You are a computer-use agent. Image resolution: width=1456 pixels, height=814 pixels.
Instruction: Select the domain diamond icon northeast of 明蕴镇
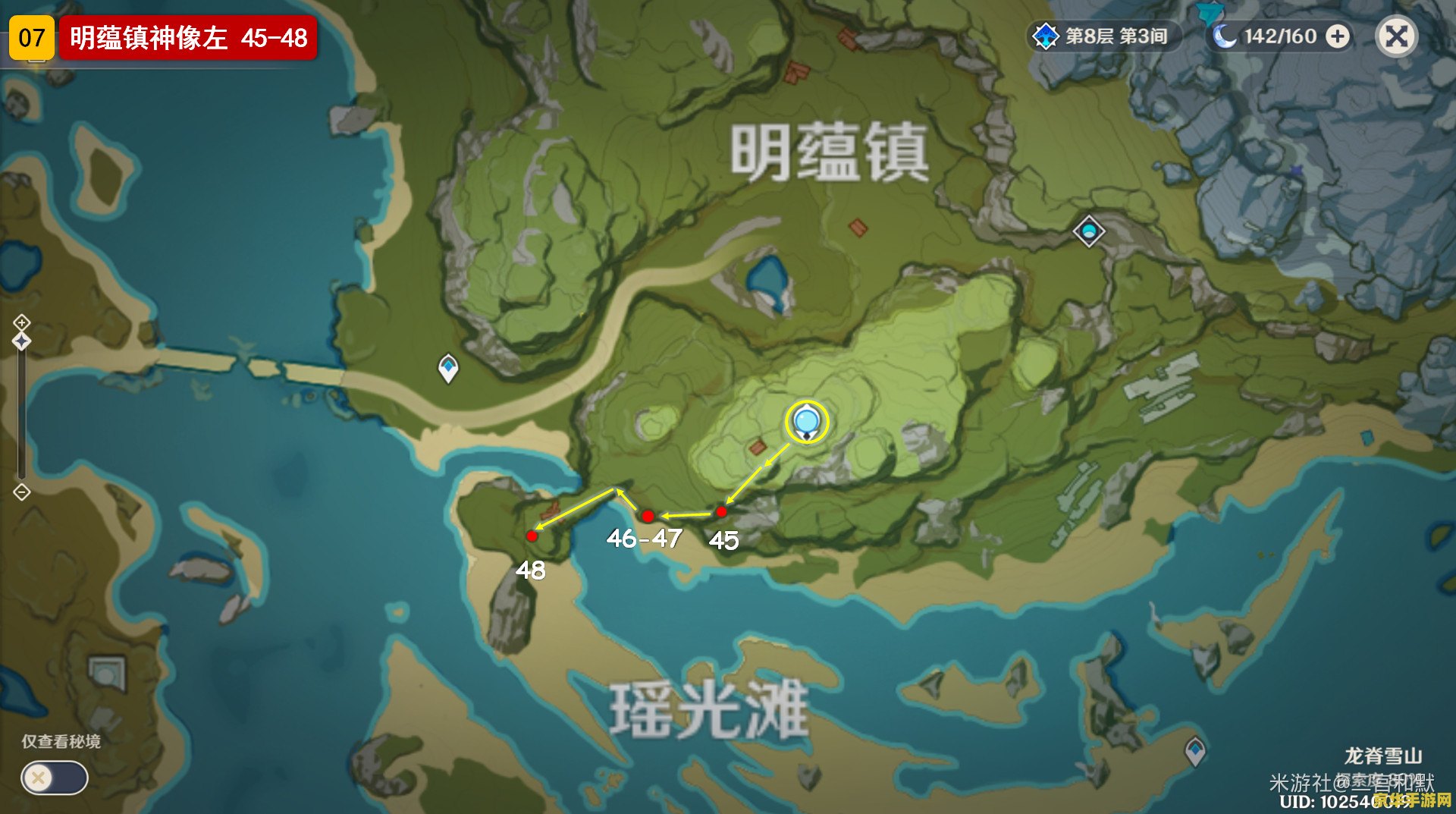coord(1087,233)
